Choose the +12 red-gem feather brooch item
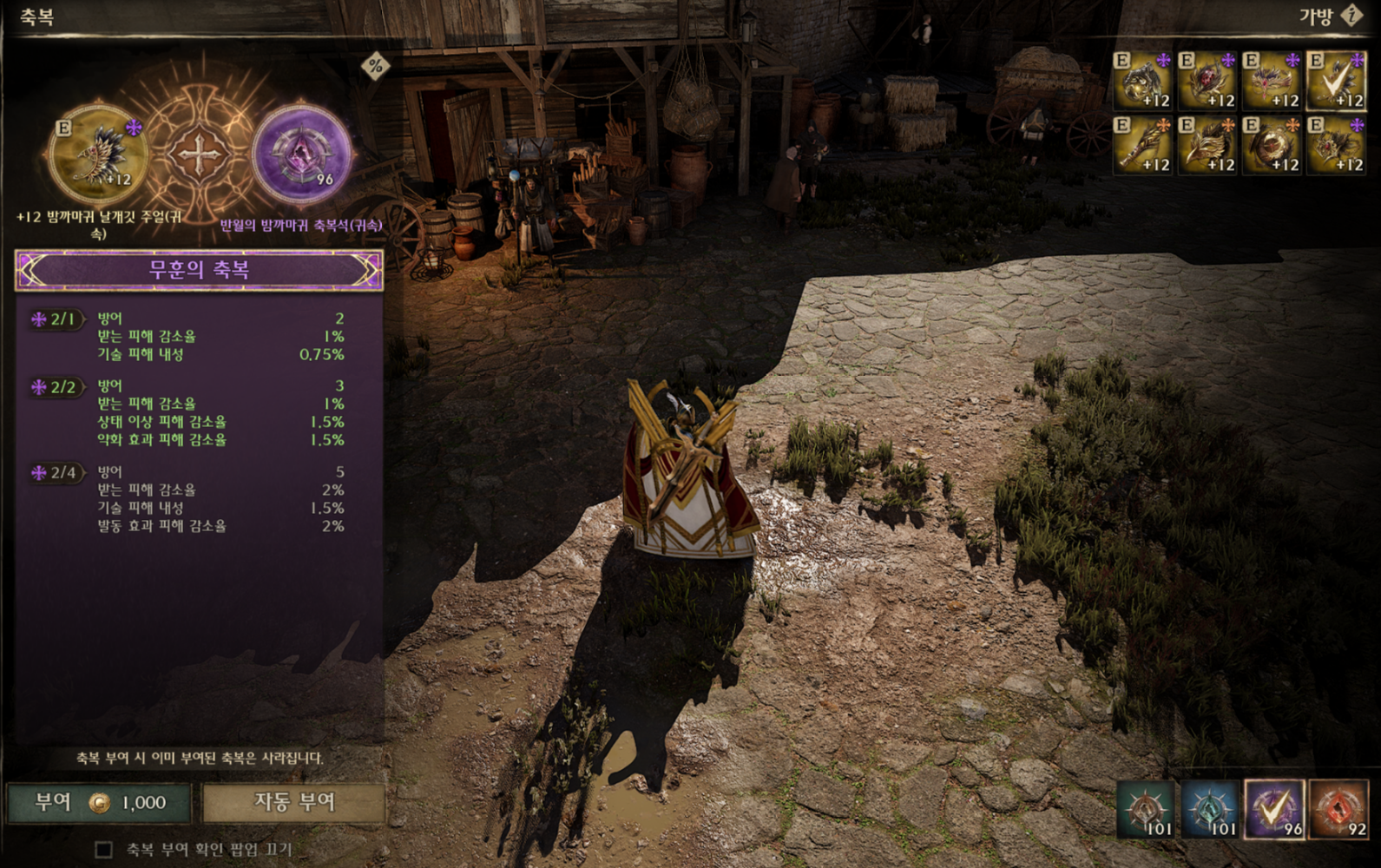Viewport: 1381px width, 868px height. coord(1207,79)
